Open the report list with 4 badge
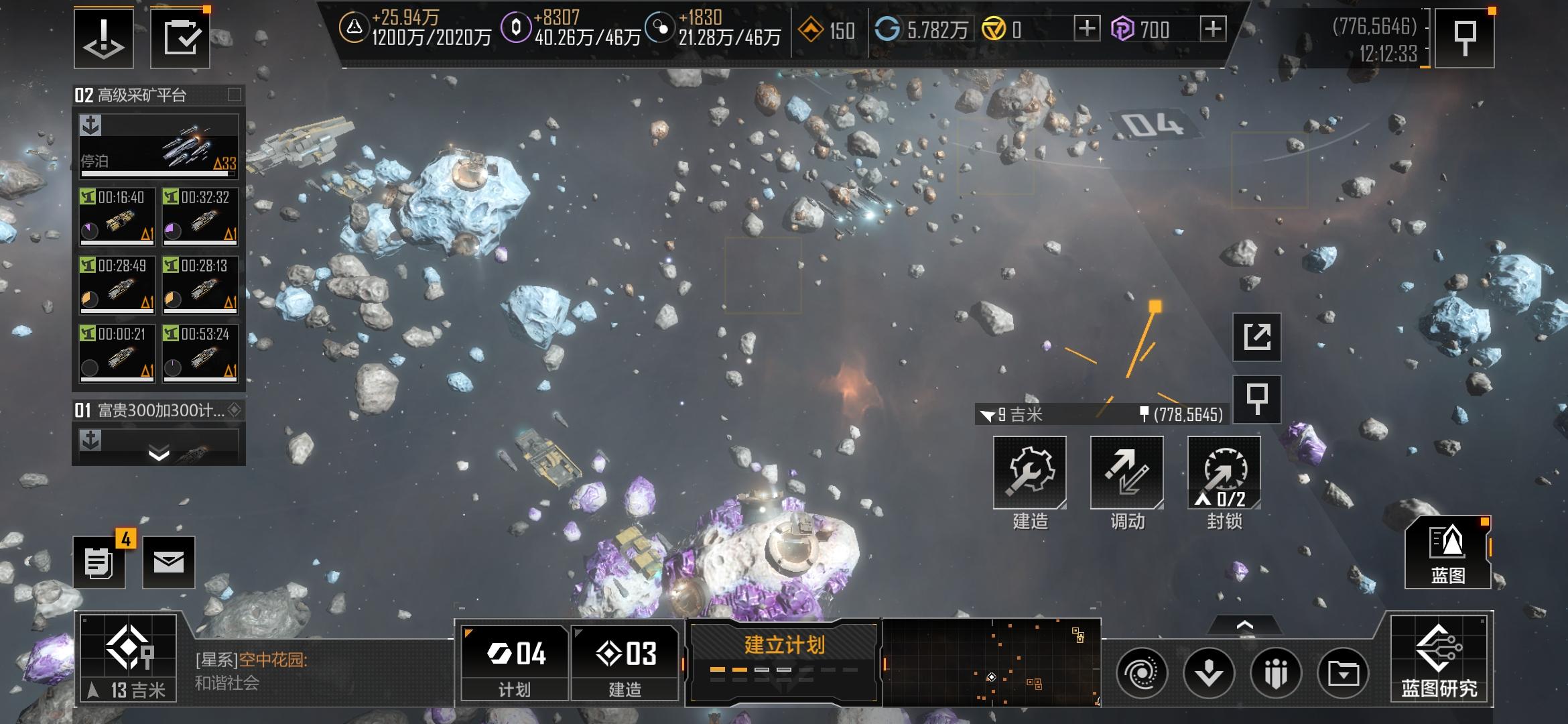The image size is (1568, 724). tap(99, 563)
